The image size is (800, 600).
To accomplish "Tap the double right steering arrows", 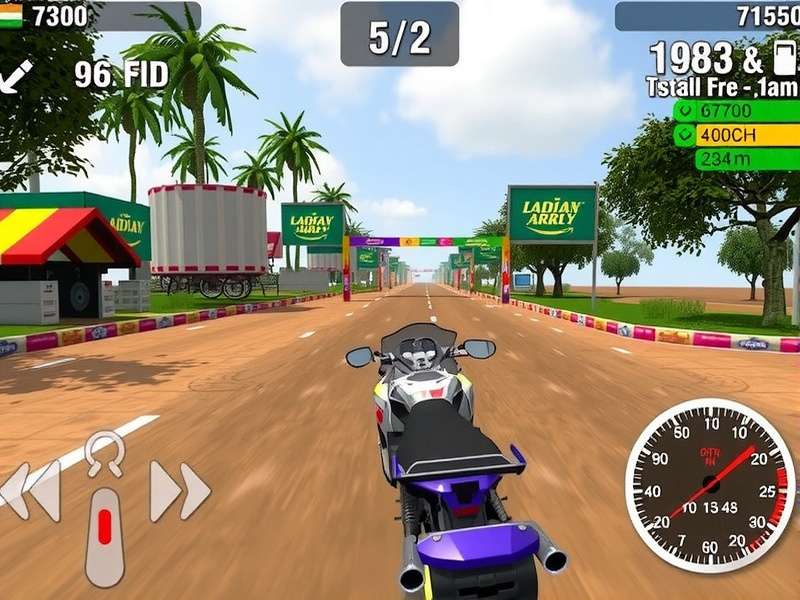I will pyautogui.click(x=180, y=490).
